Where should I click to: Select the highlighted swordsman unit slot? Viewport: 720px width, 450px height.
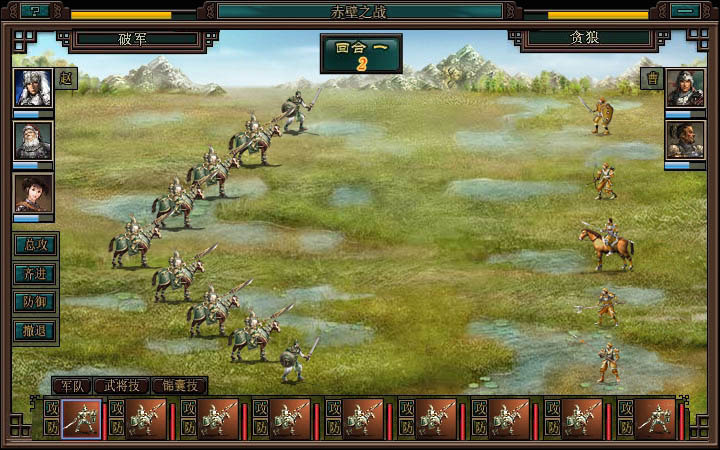[x=81, y=419]
